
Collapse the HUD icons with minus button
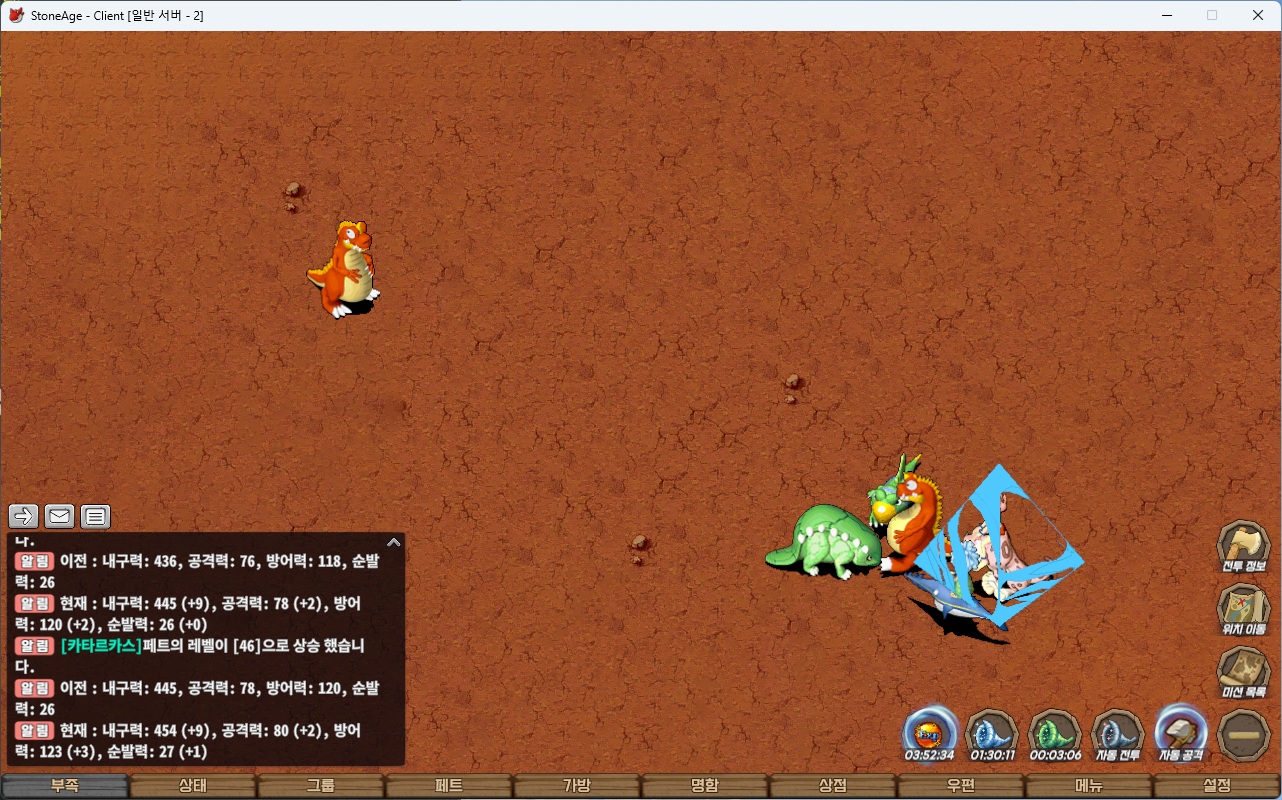(x=1244, y=735)
